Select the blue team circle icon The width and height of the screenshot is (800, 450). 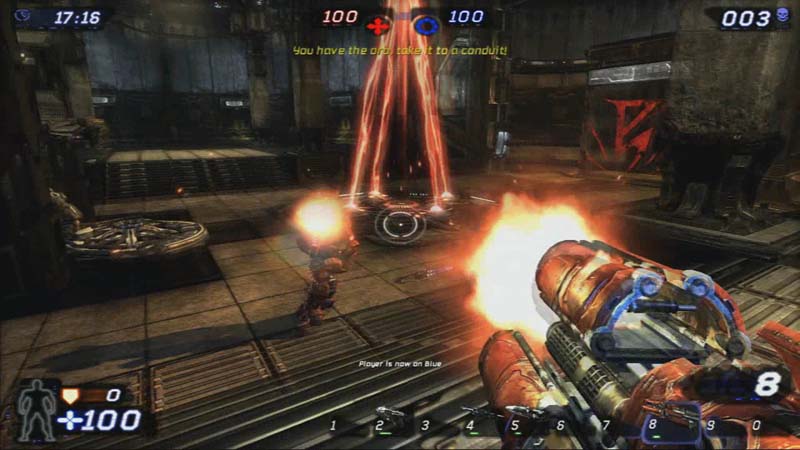coord(428,24)
